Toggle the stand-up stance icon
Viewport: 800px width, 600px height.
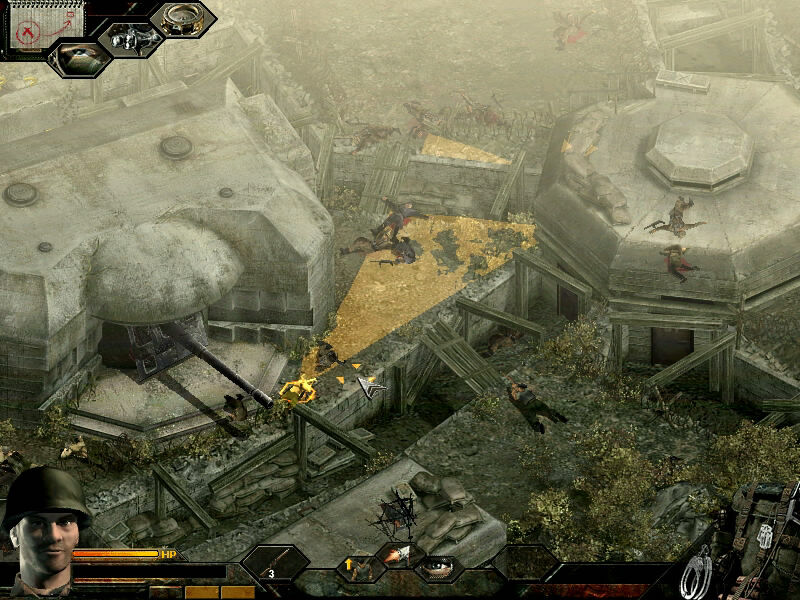tap(357, 568)
